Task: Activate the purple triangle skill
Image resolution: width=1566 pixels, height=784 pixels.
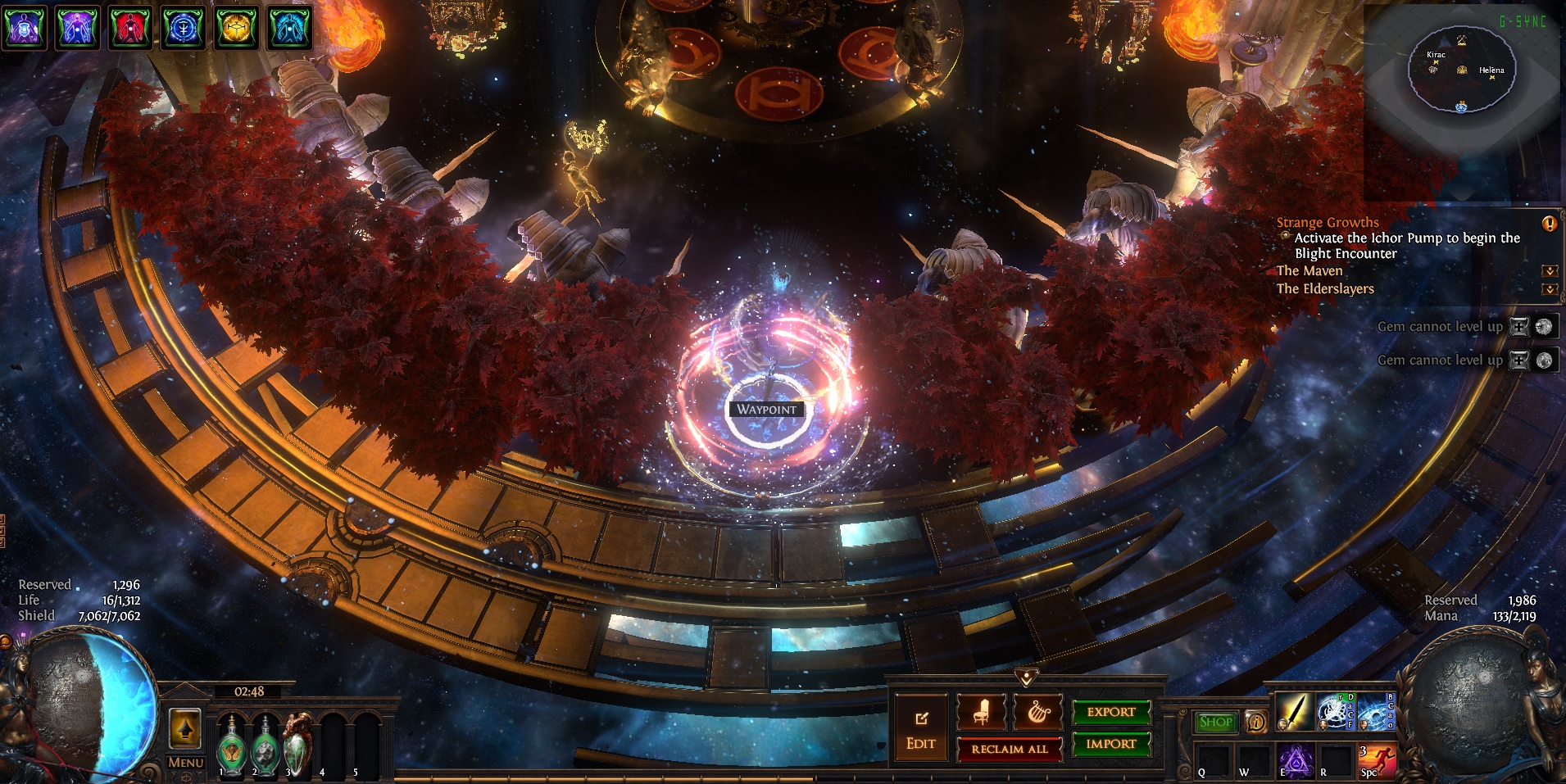Action: (1295, 763)
